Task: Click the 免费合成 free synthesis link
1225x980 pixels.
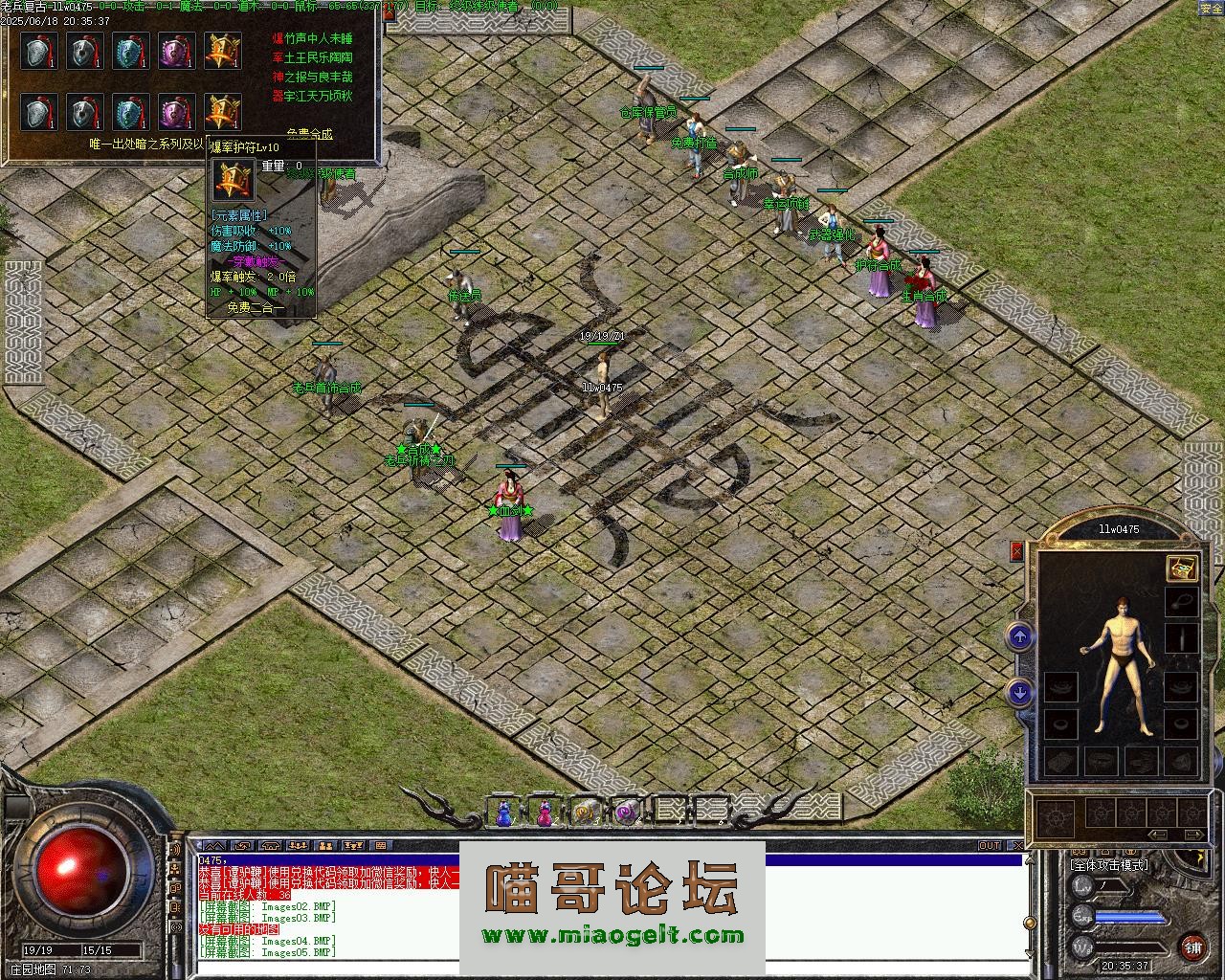Action: (309, 134)
